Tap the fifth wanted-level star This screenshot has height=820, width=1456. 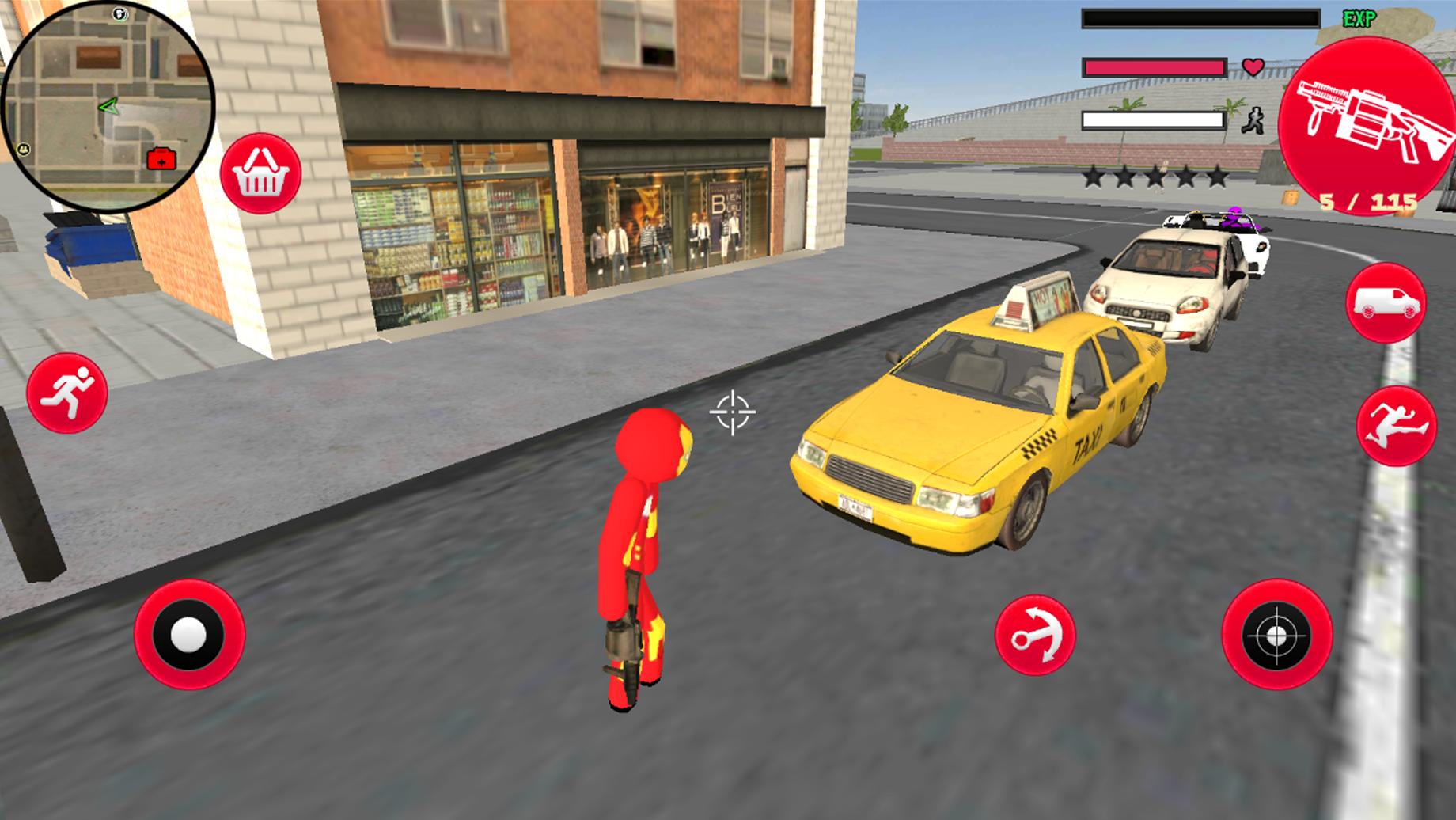coord(1219,177)
